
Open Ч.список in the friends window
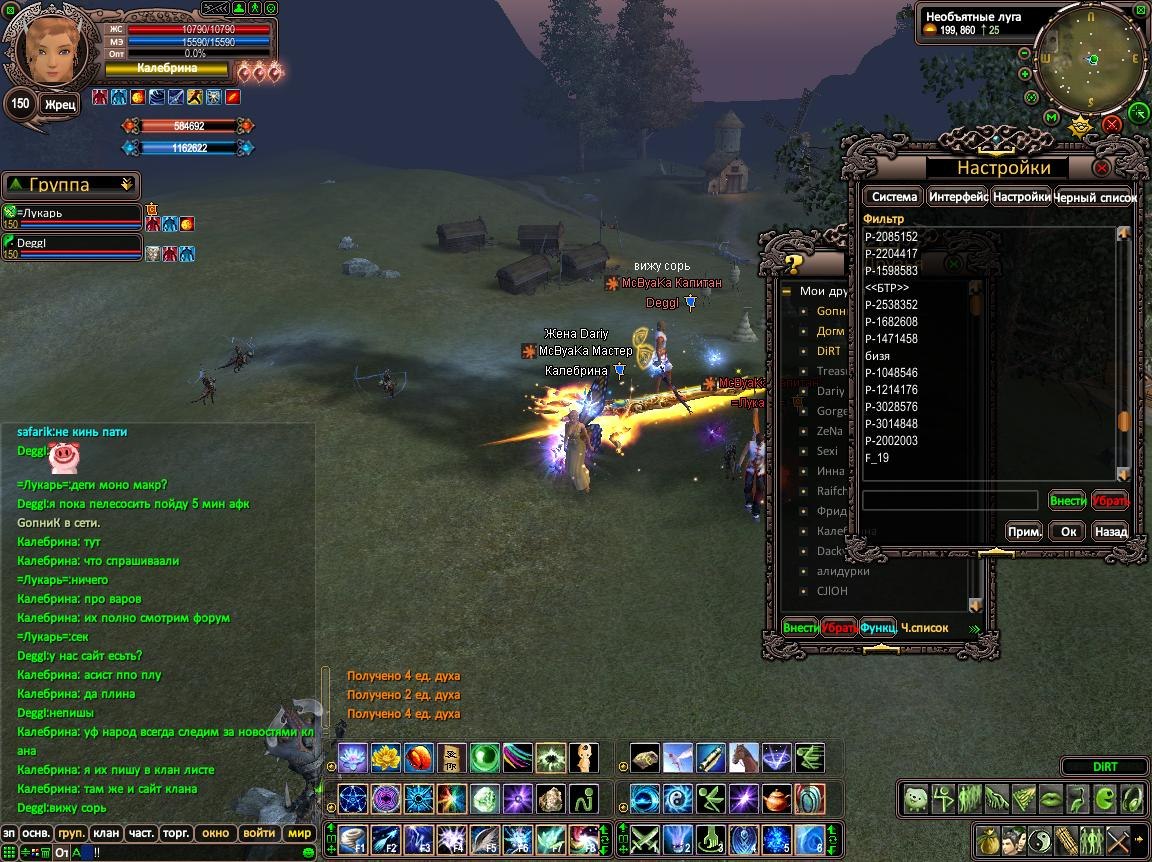click(x=924, y=628)
